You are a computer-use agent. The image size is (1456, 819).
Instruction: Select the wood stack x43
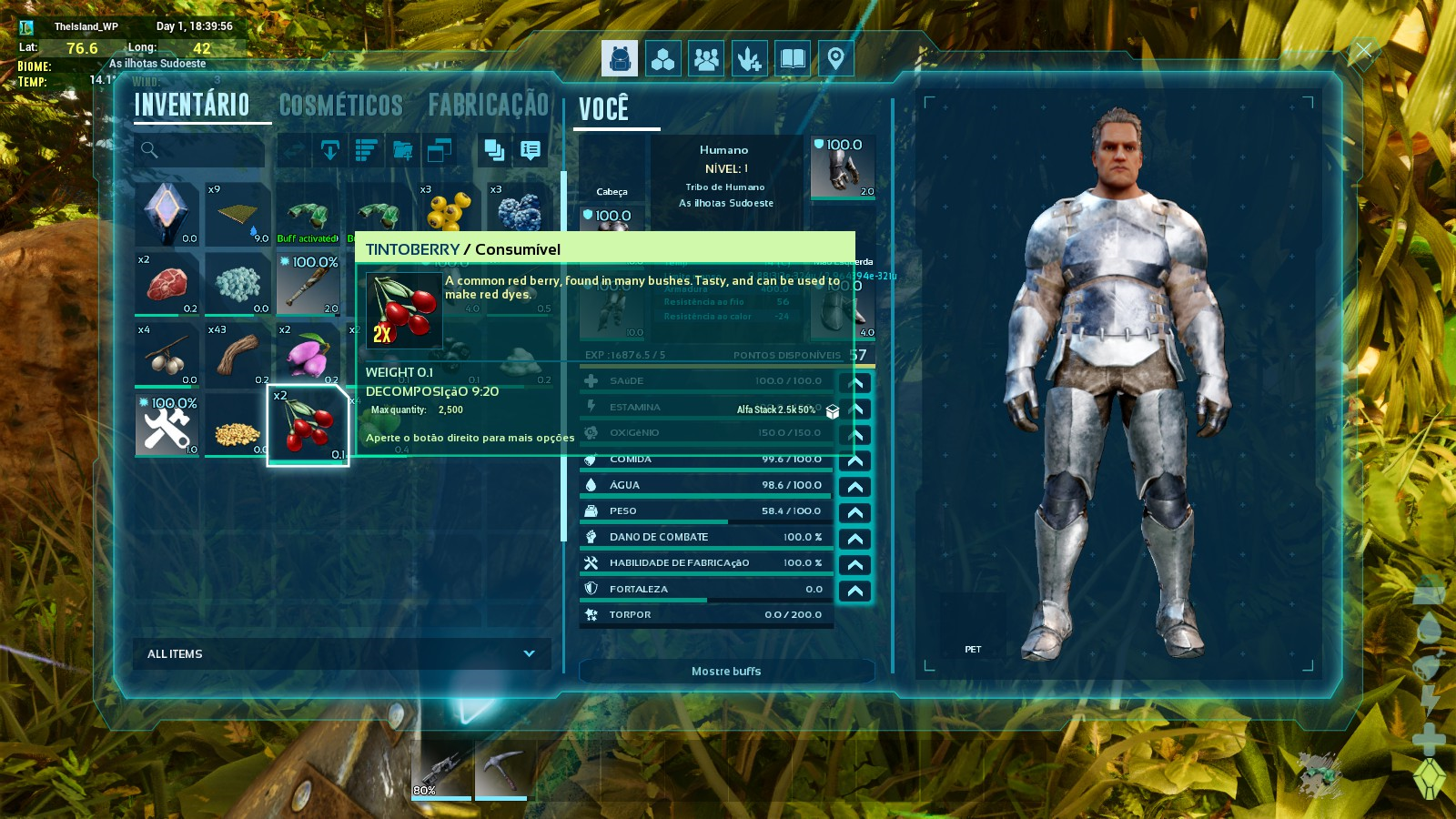coord(238,355)
